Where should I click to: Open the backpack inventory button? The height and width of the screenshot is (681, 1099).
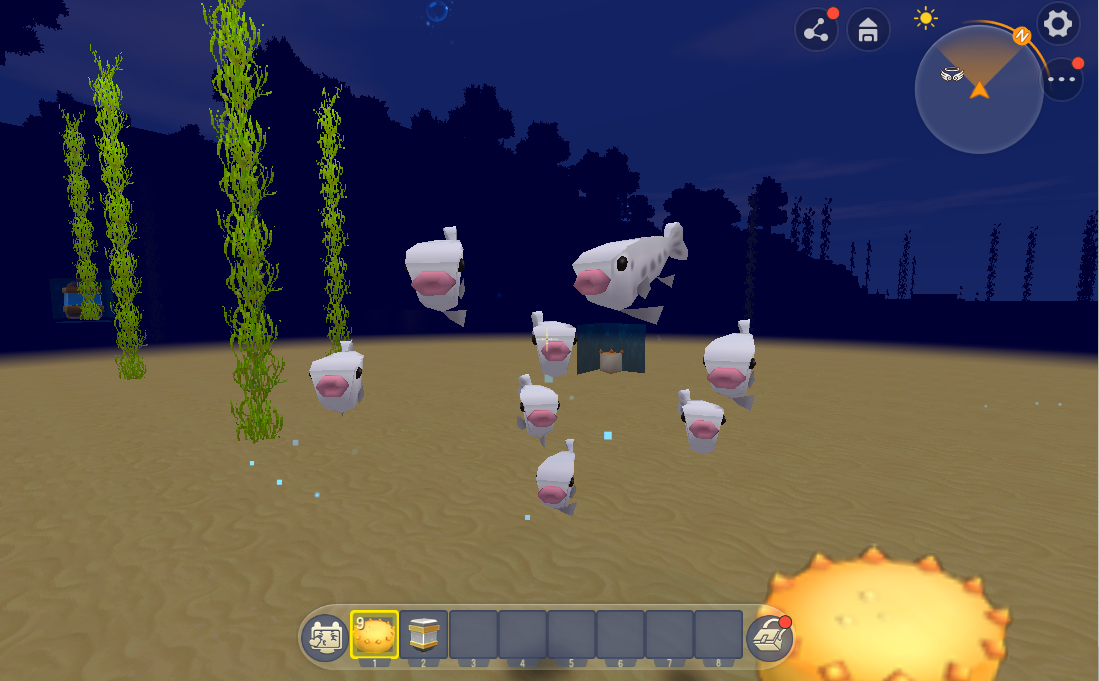769,638
